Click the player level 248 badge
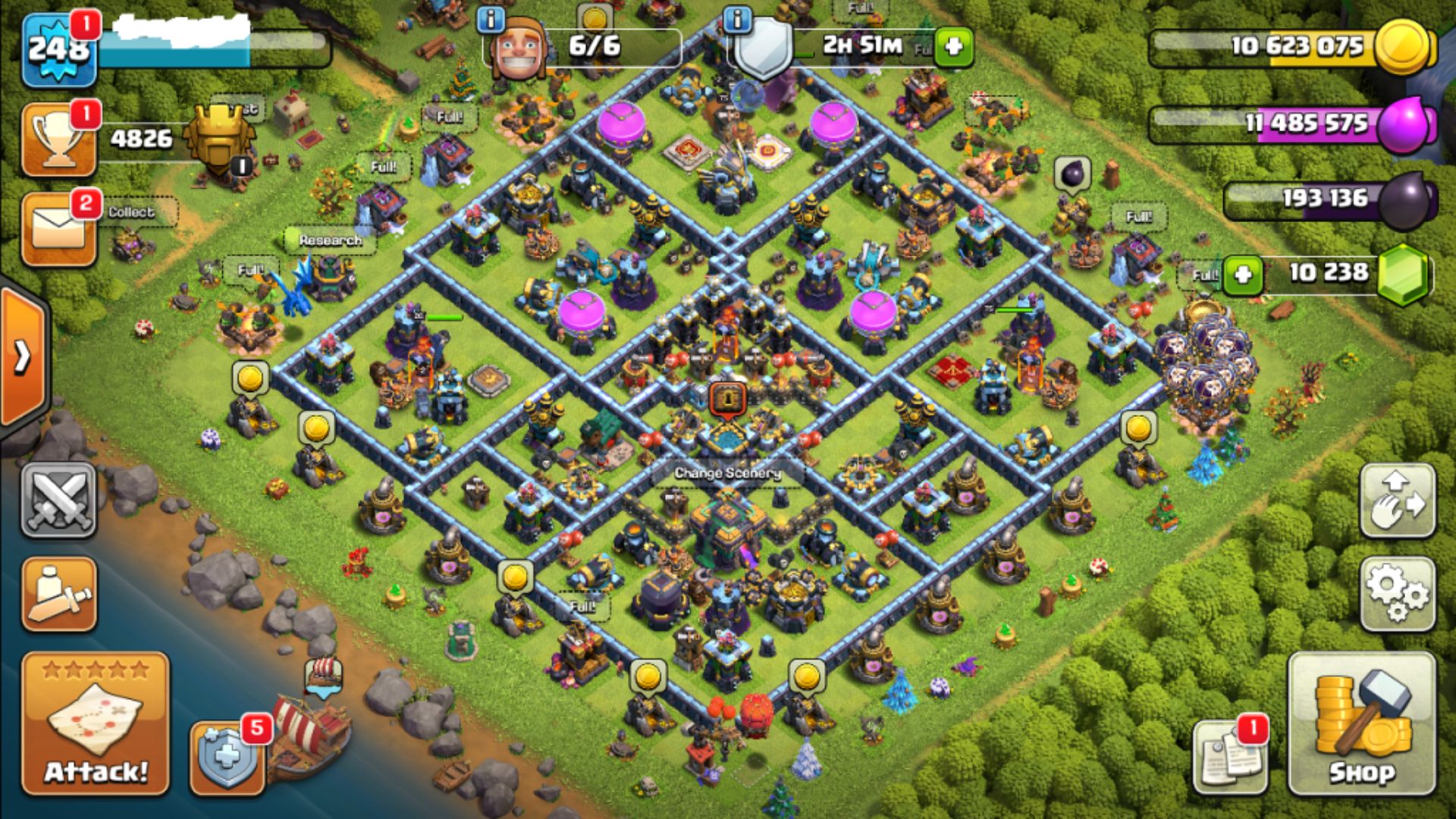Image resolution: width=1456 pixels, height=819 pixels. click(x=59, y=50)
